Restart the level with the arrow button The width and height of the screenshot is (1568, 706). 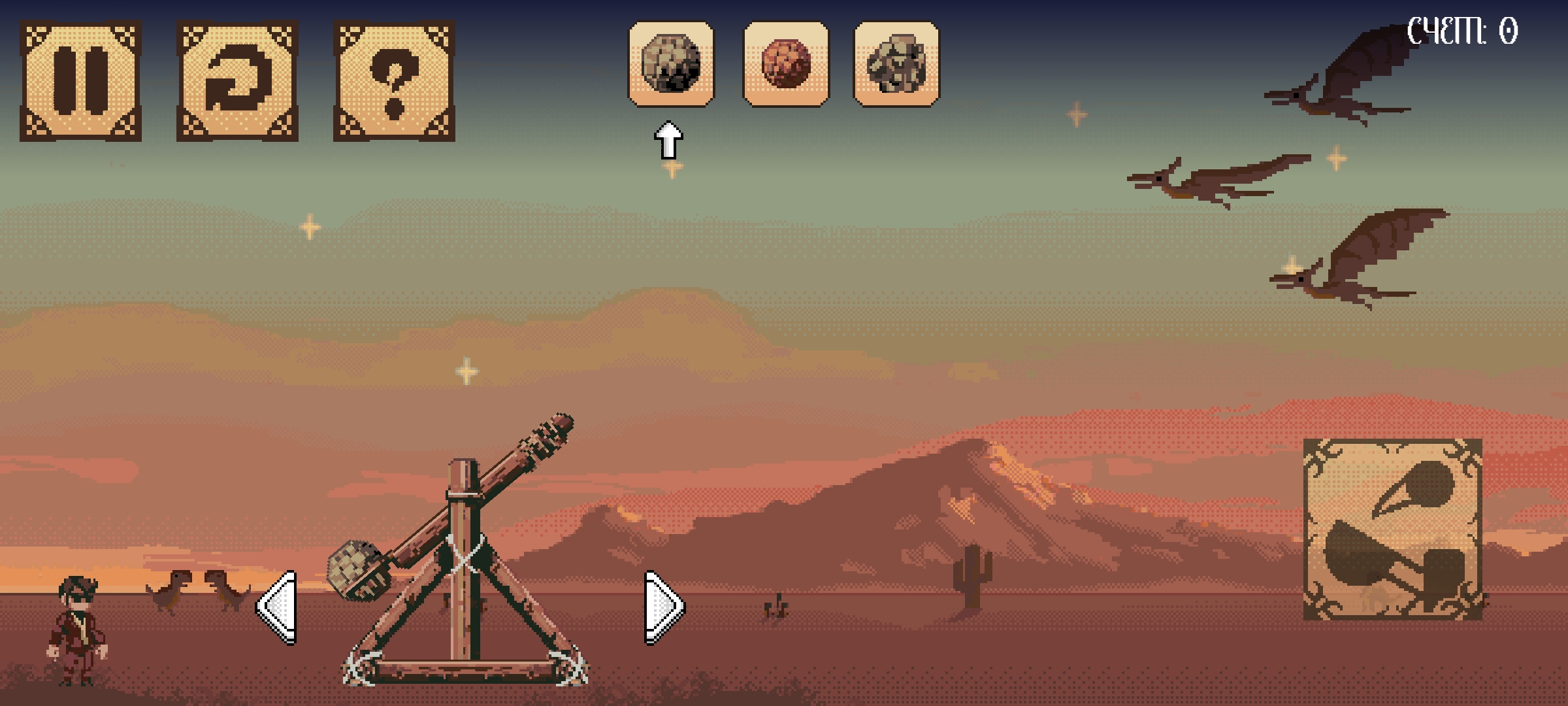coord(237,80)
